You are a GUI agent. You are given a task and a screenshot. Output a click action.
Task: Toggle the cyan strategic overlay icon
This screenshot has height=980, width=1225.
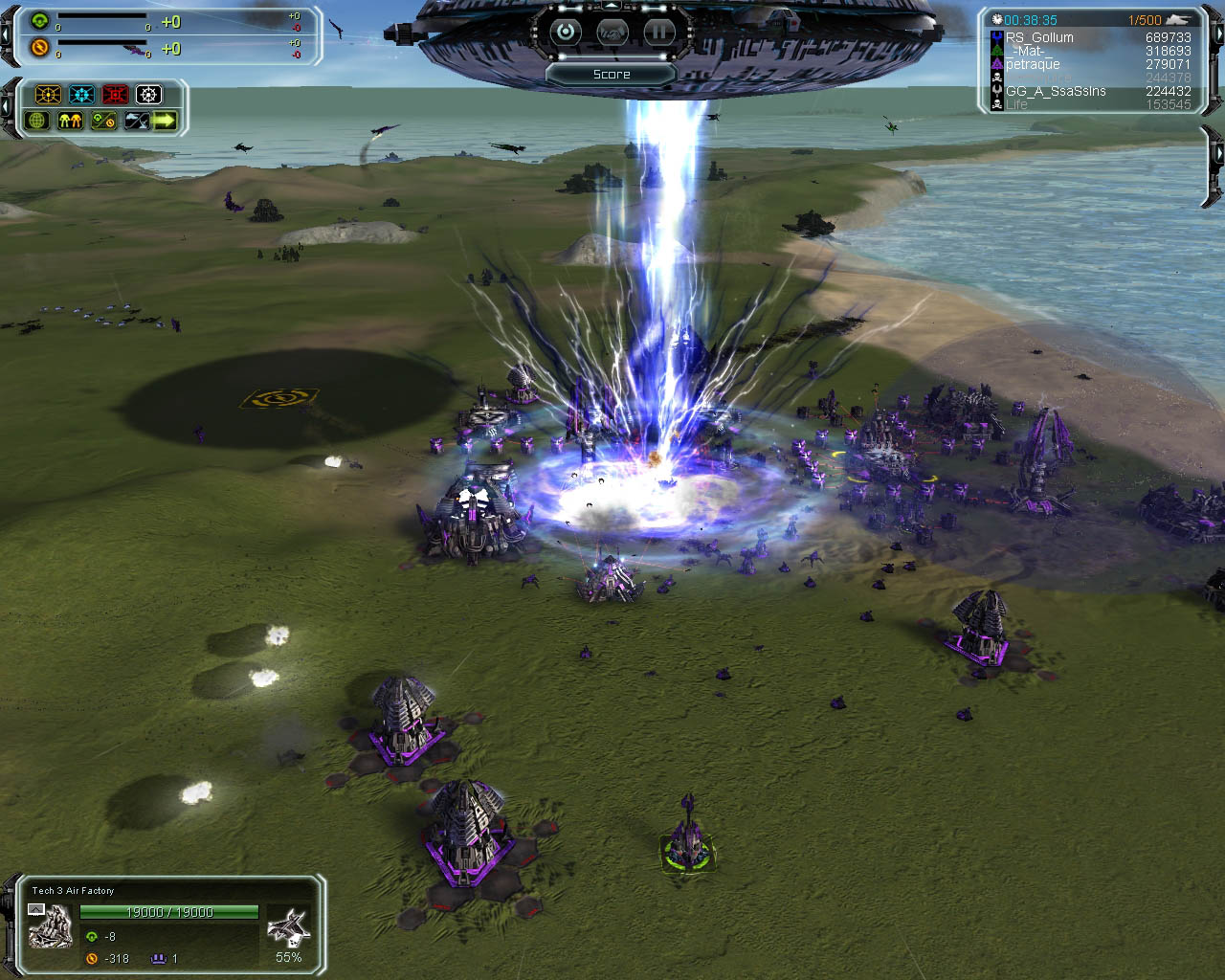[x=82, y=95]
